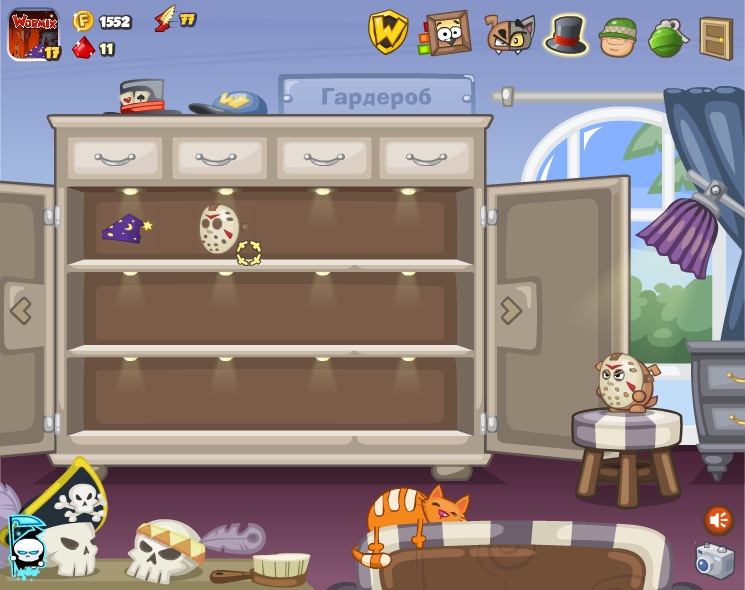Image resolution: width=745 pixels, height=590 pixels.
Task: Switch to the top hat category
Action: (566, 34)
